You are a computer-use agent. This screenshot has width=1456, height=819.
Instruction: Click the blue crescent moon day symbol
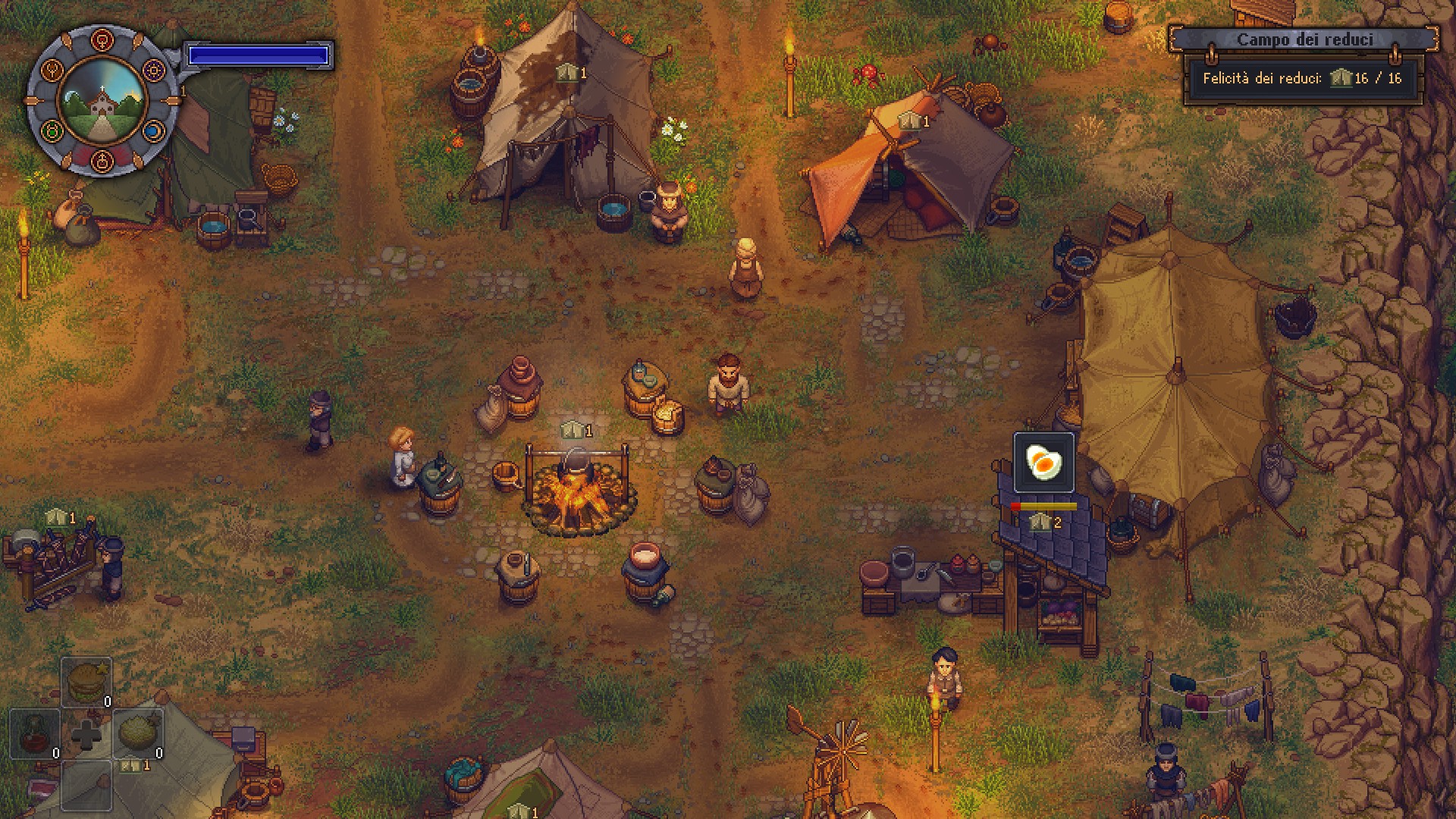point(154,132)
